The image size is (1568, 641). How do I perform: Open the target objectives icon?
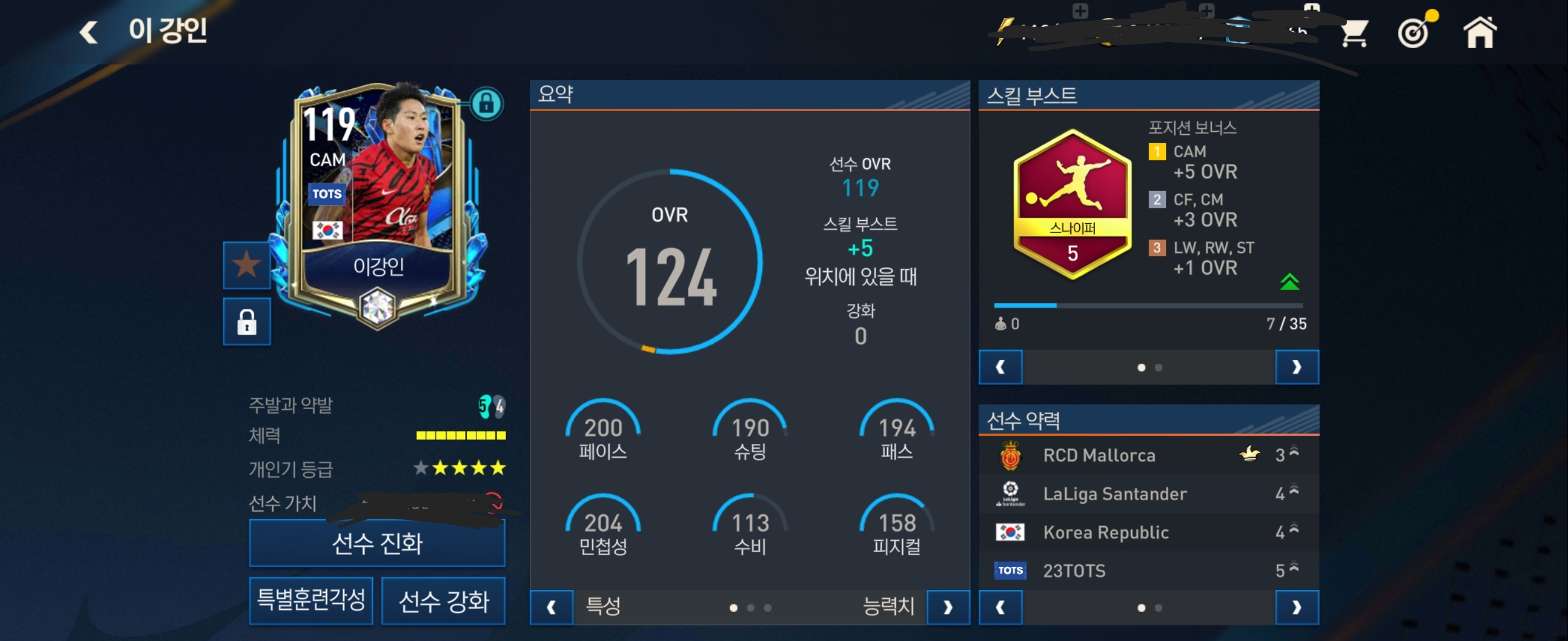pyautogui.click(x=1415, y=31)
